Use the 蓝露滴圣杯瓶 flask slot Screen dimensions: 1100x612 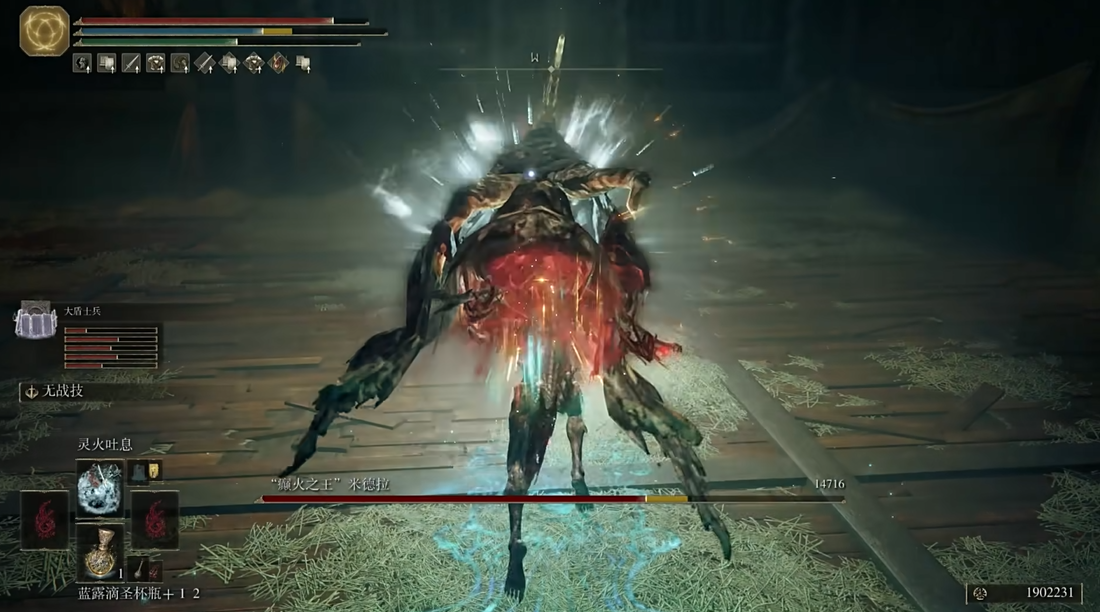tap(100, 551)
